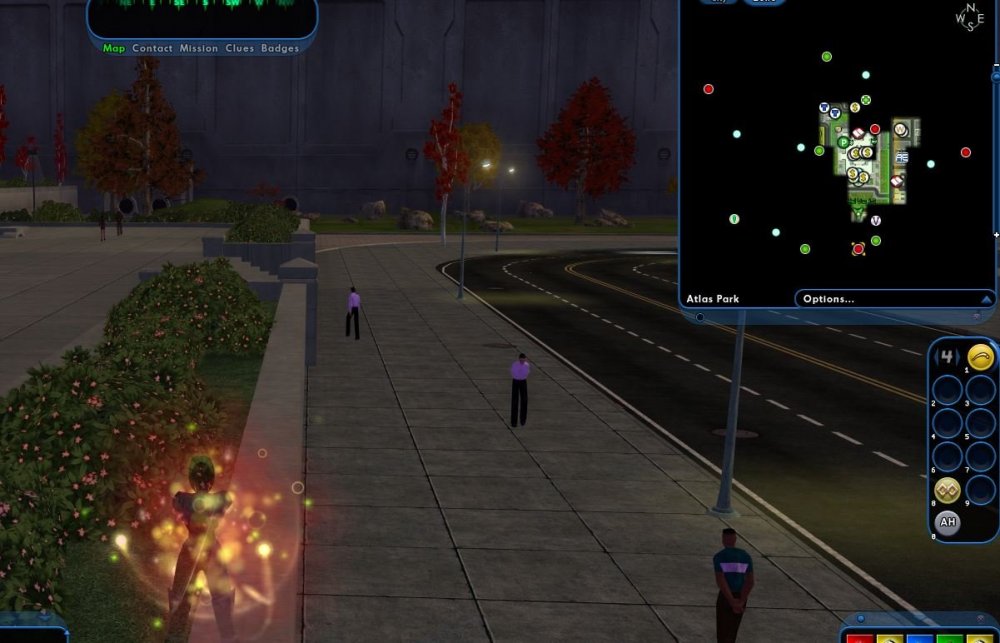Open the Clues window

[240, 48]
